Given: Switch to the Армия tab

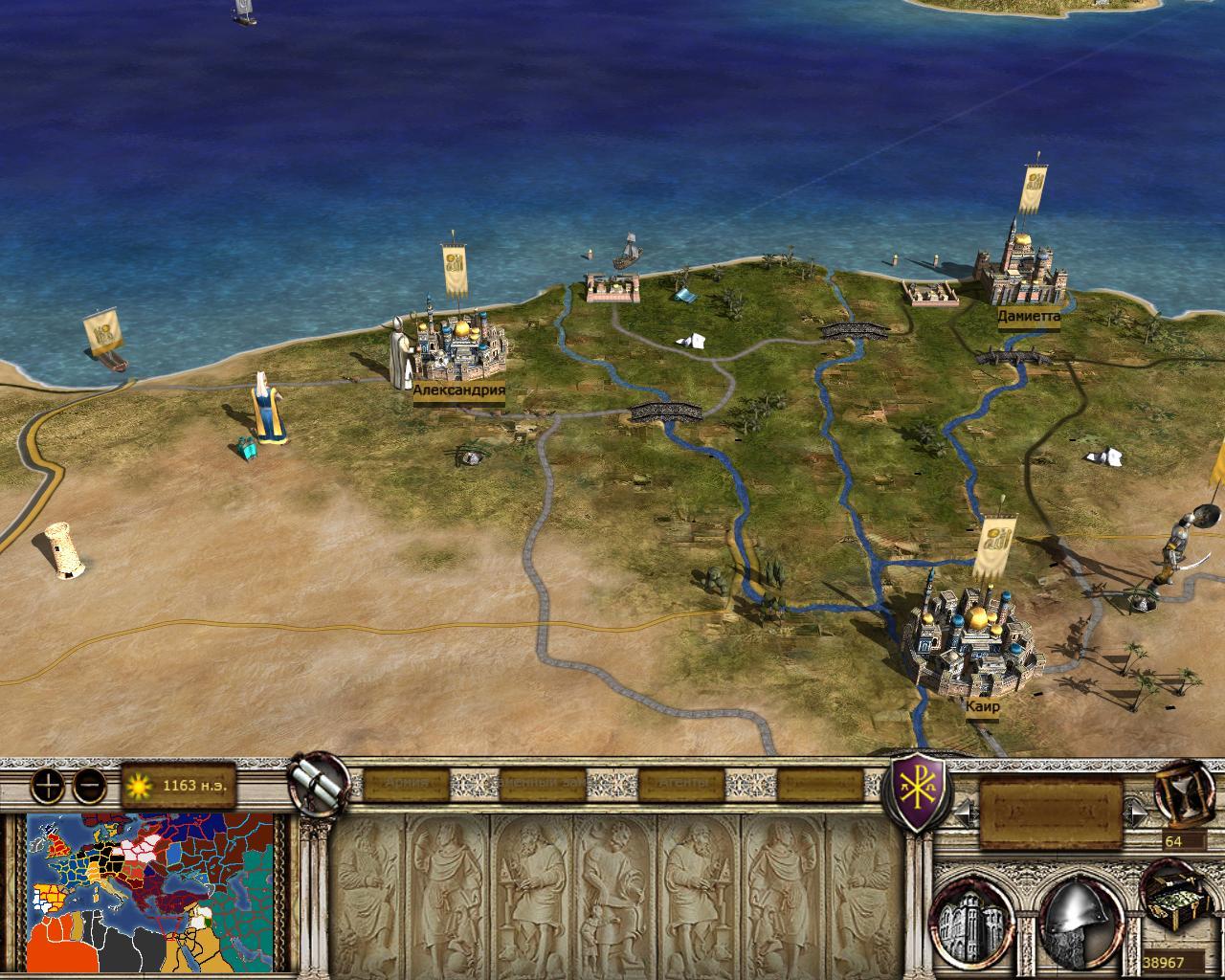Looking at the screenshot, I should pyautogui.click(x=406, y=784).
